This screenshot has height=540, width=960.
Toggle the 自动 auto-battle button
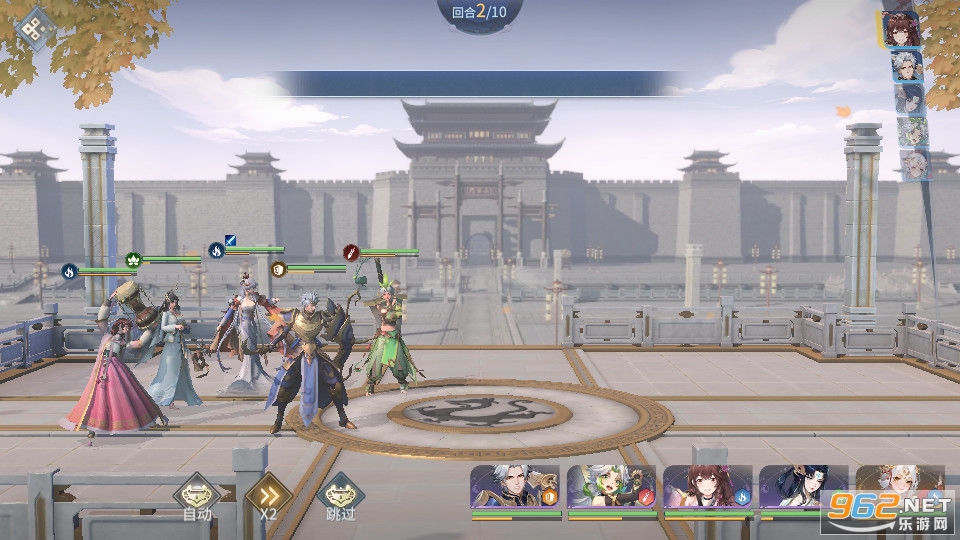tap(197, 495)
